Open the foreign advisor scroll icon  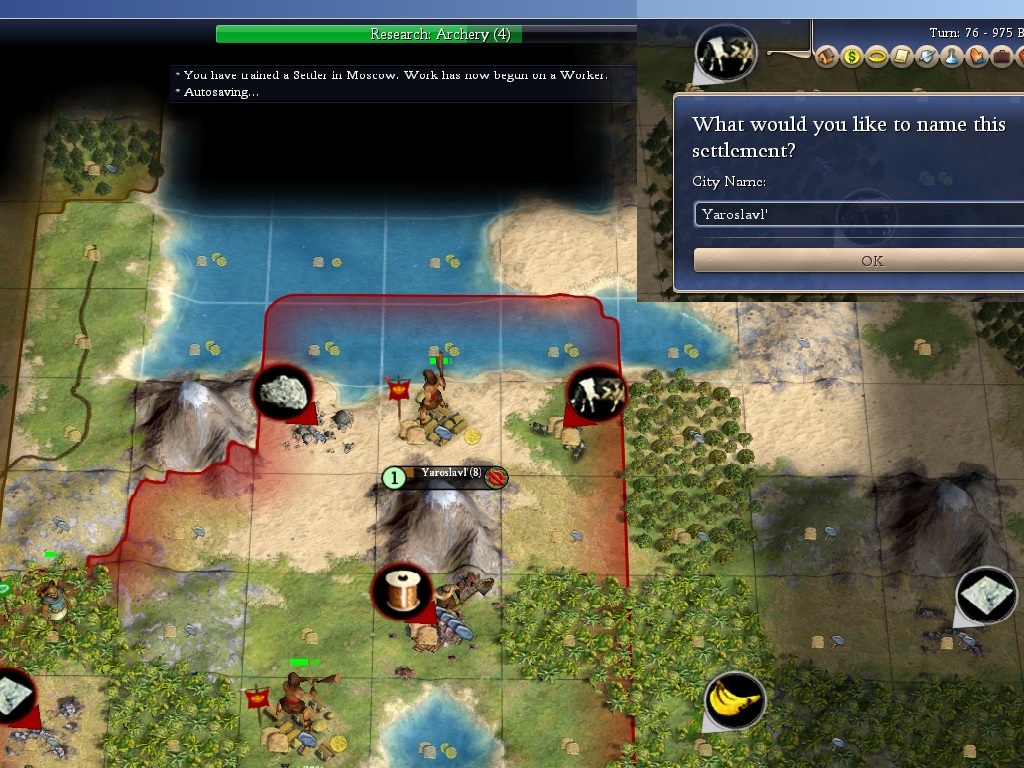(x=900, y=57)
